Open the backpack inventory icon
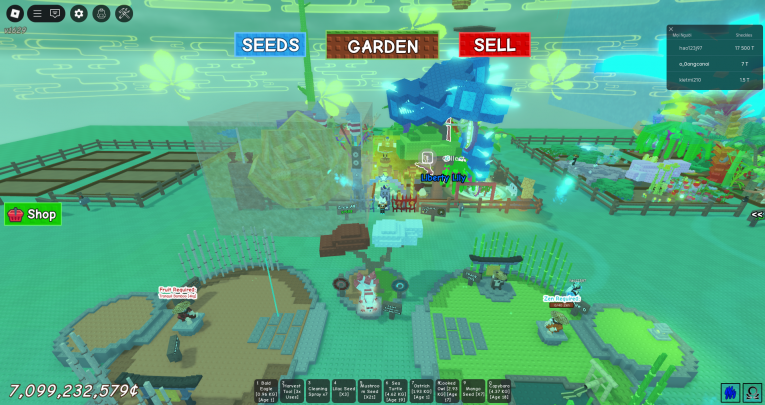The width and height of the screenshot is (765, 405). pos(101,14)
